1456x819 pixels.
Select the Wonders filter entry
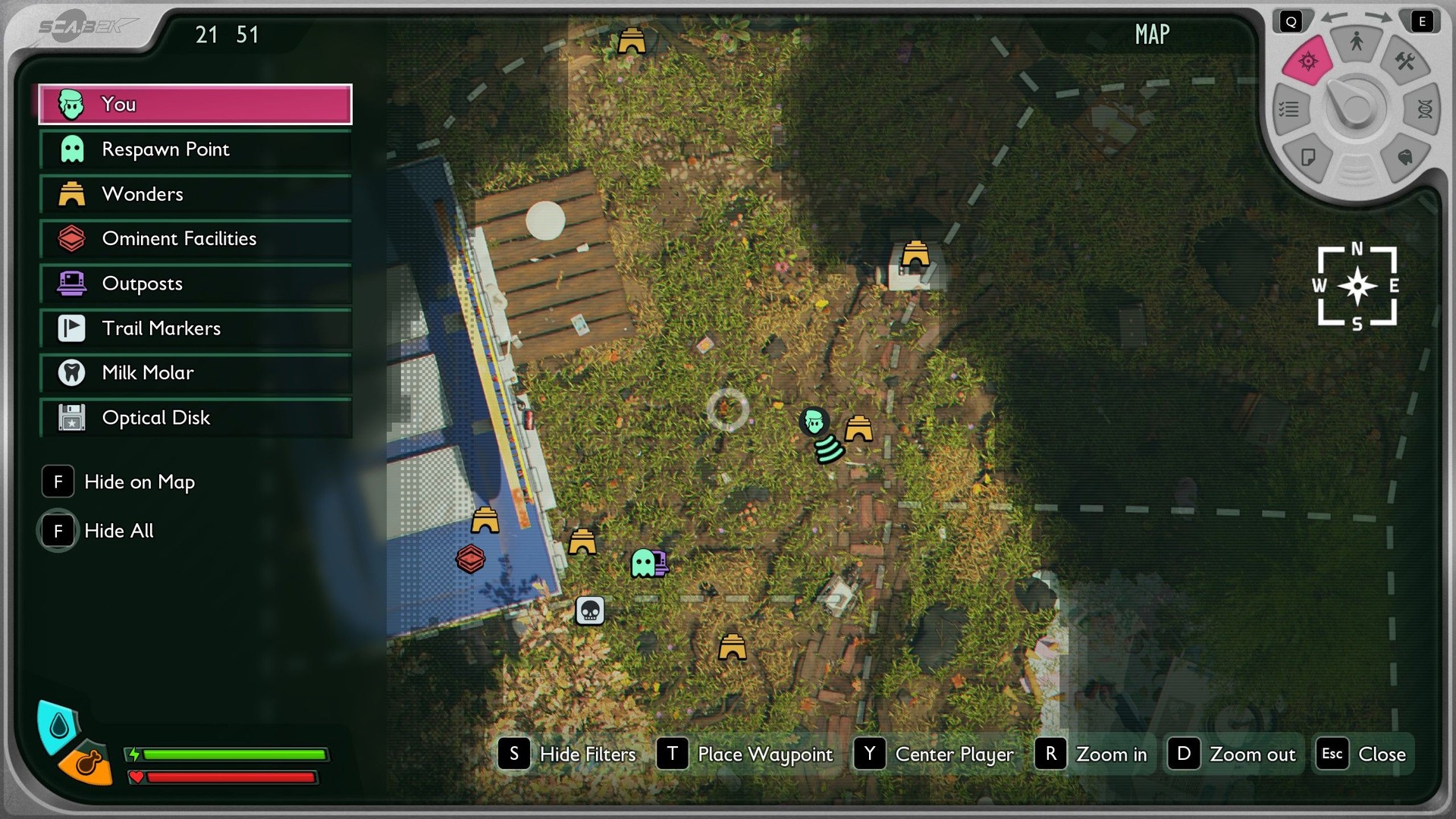click(x=195, y=194)
